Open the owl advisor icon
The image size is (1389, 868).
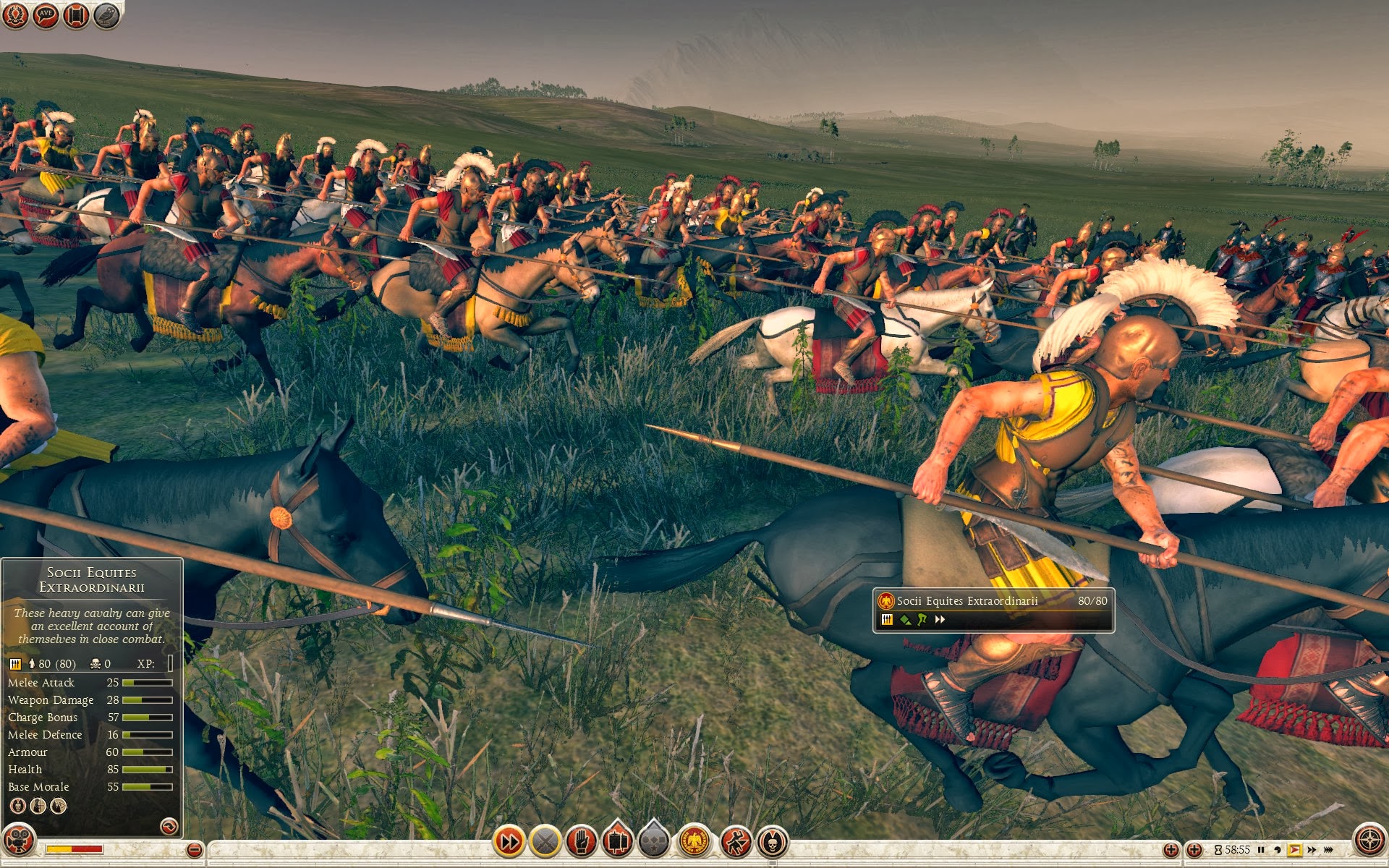pyautogui.click(x=106, y=15)
